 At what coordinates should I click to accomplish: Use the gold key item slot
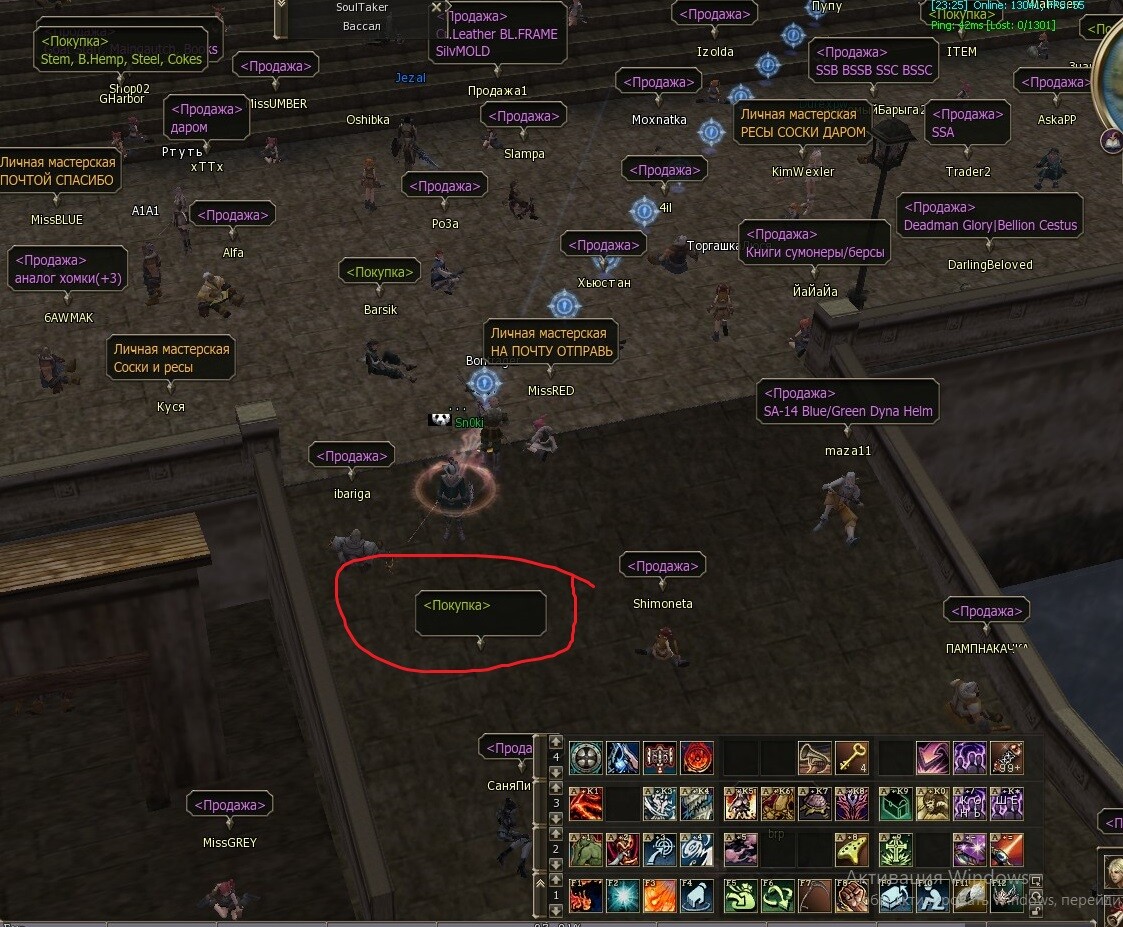(852, 758)
